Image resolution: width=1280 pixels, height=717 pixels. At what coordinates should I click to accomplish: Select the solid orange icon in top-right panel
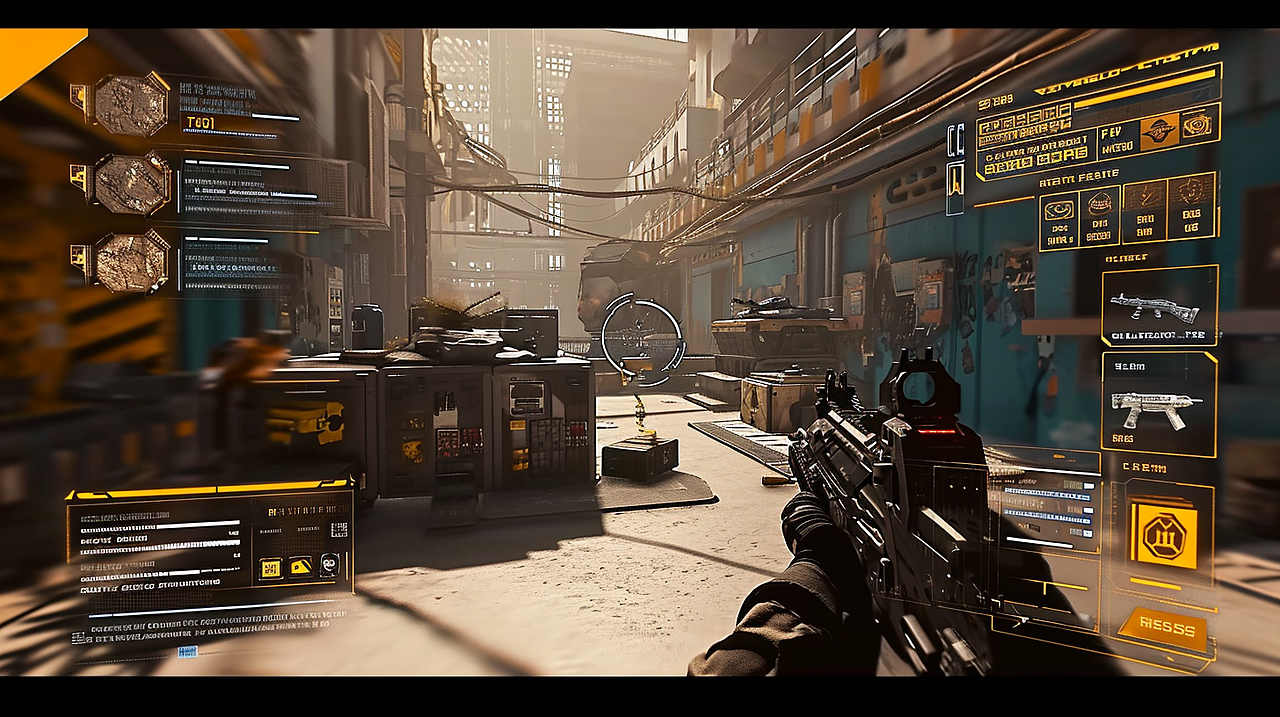coord(1160,133)
